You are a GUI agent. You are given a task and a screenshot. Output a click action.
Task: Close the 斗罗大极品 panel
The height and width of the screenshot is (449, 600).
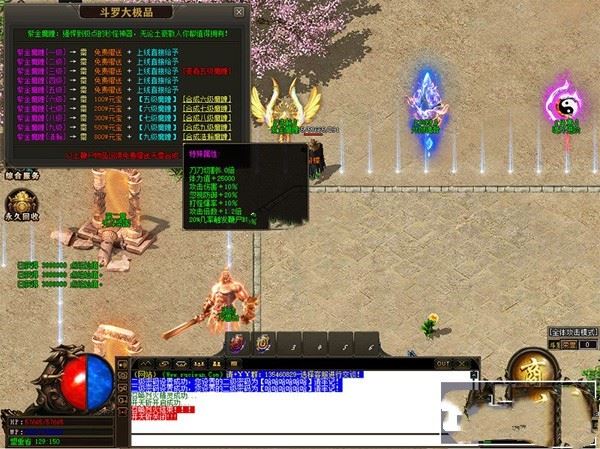238,14
